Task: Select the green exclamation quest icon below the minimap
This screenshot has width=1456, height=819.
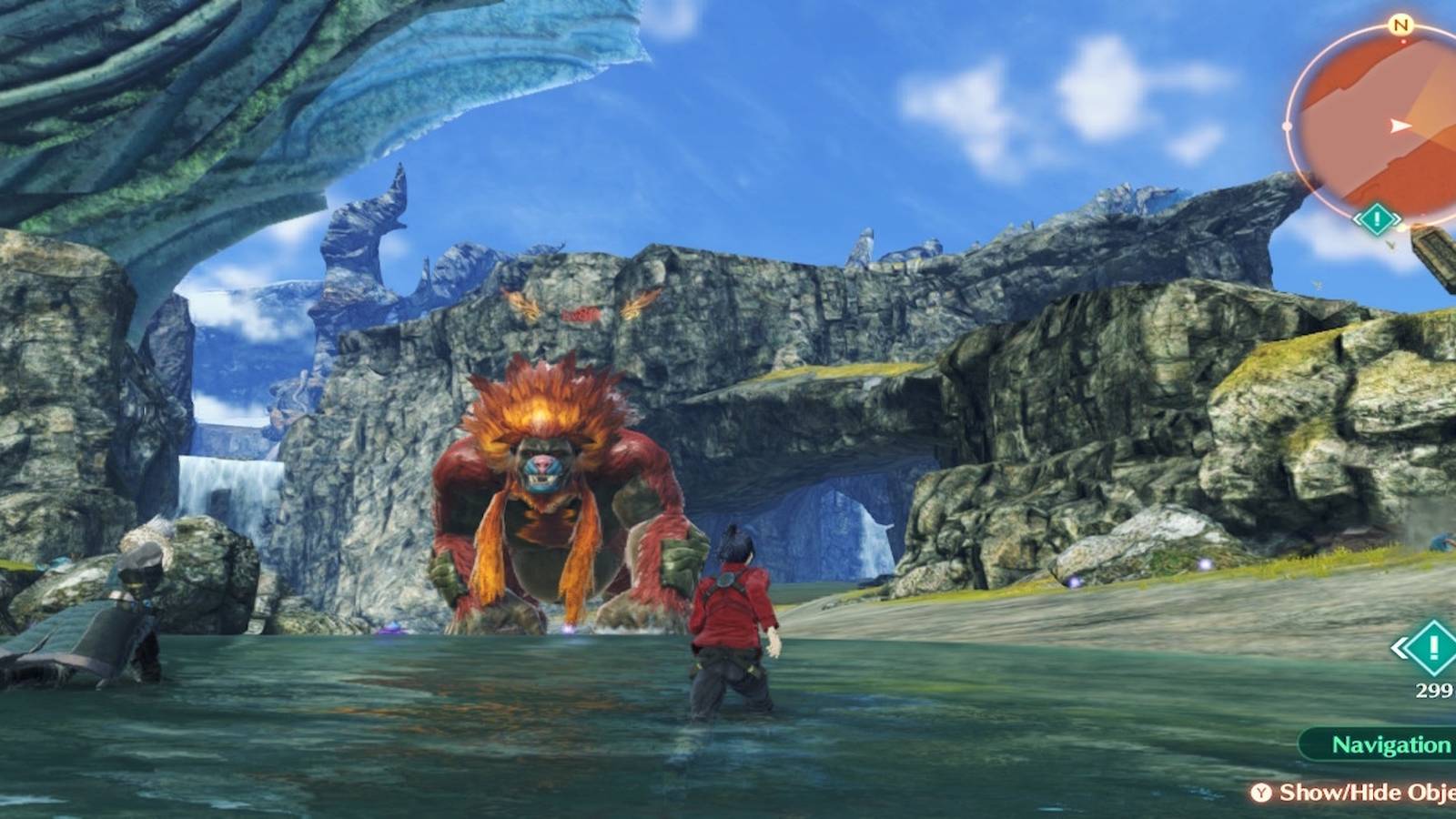Action: tap(1377, 217)
